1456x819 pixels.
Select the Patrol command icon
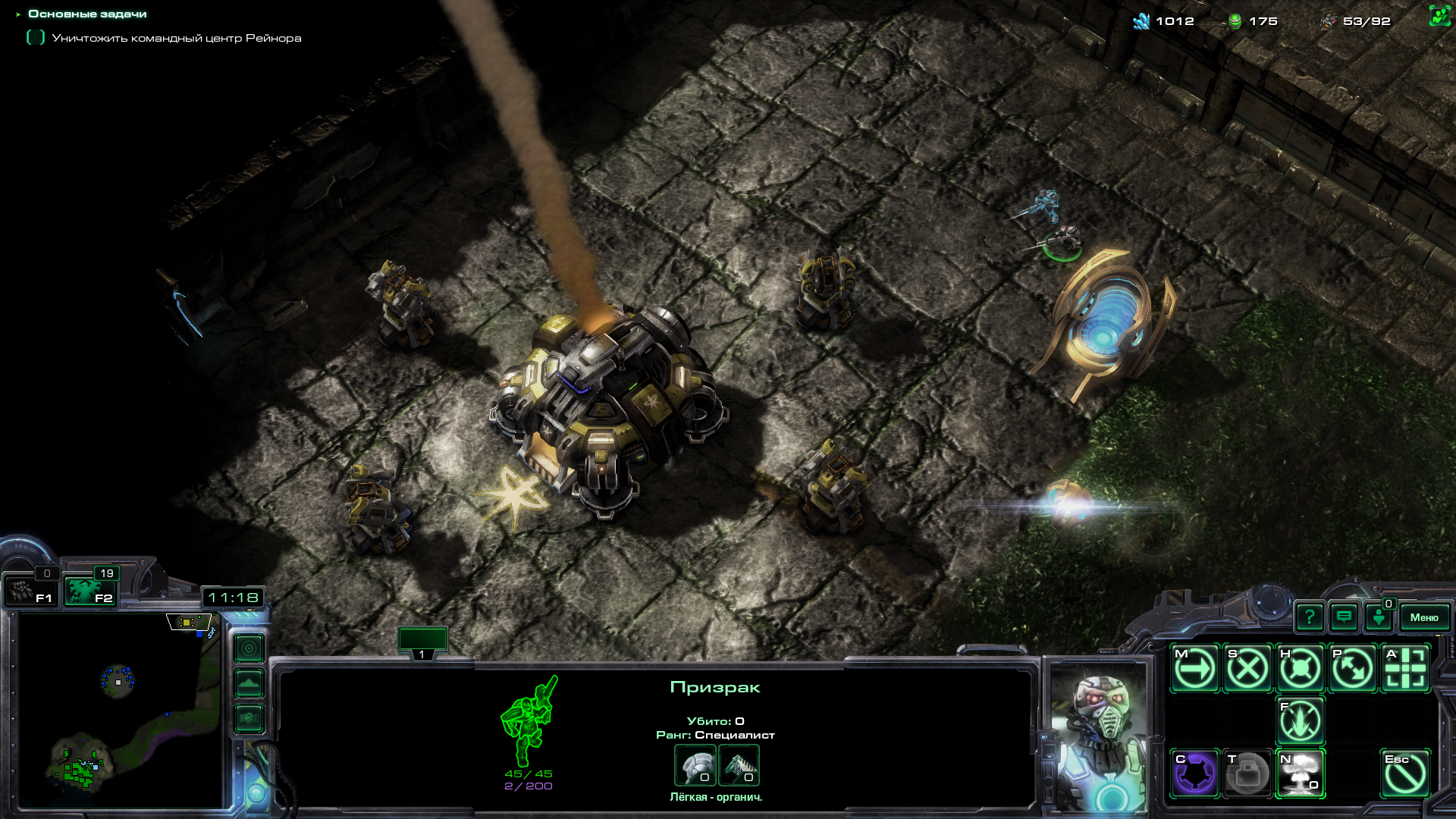(x=1352, y=669)
